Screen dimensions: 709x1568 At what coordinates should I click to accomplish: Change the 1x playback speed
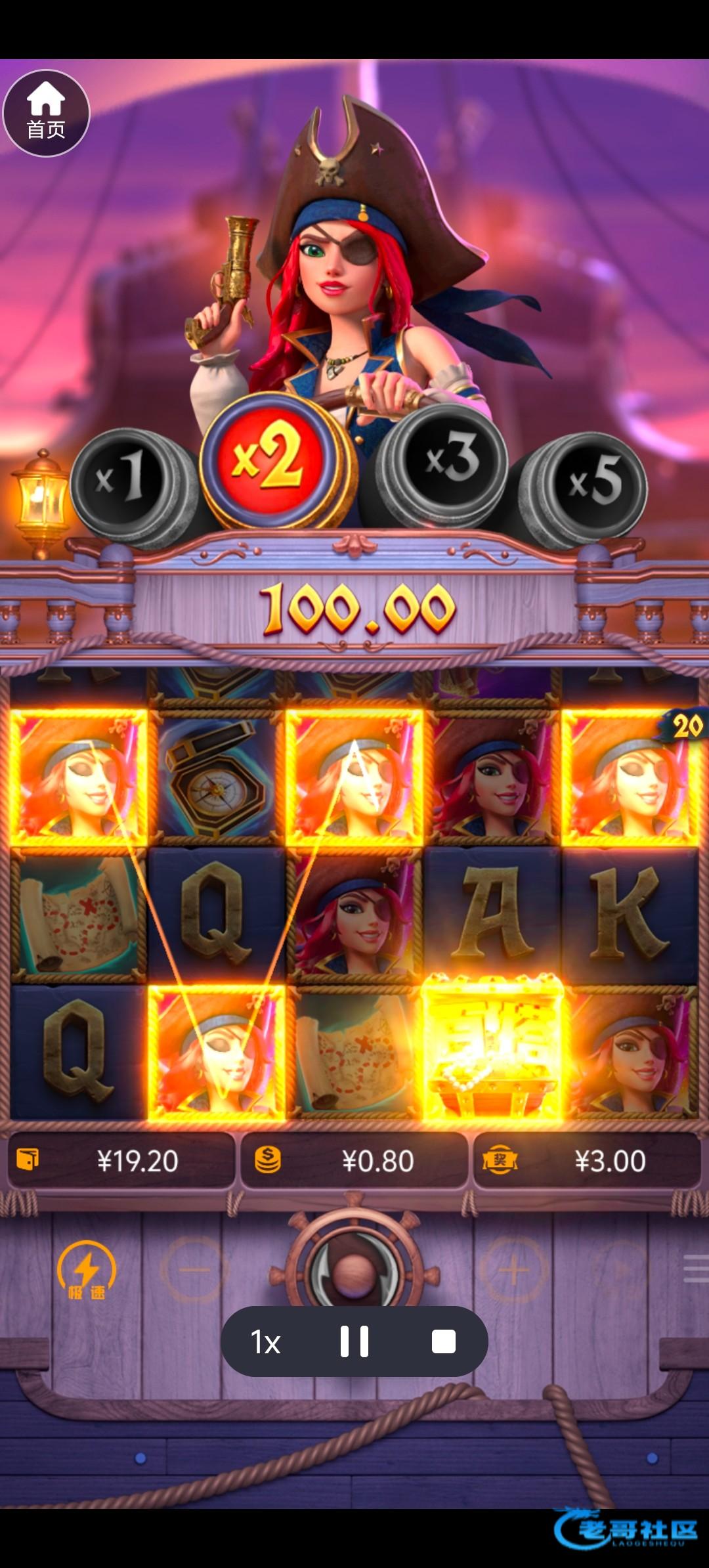(266, 1342)
